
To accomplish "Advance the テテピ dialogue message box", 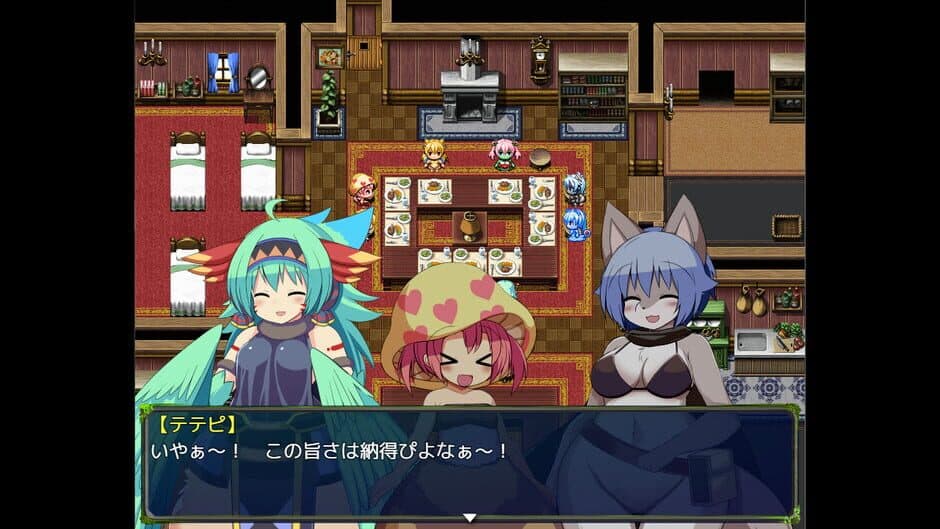I will pos(470,464).
